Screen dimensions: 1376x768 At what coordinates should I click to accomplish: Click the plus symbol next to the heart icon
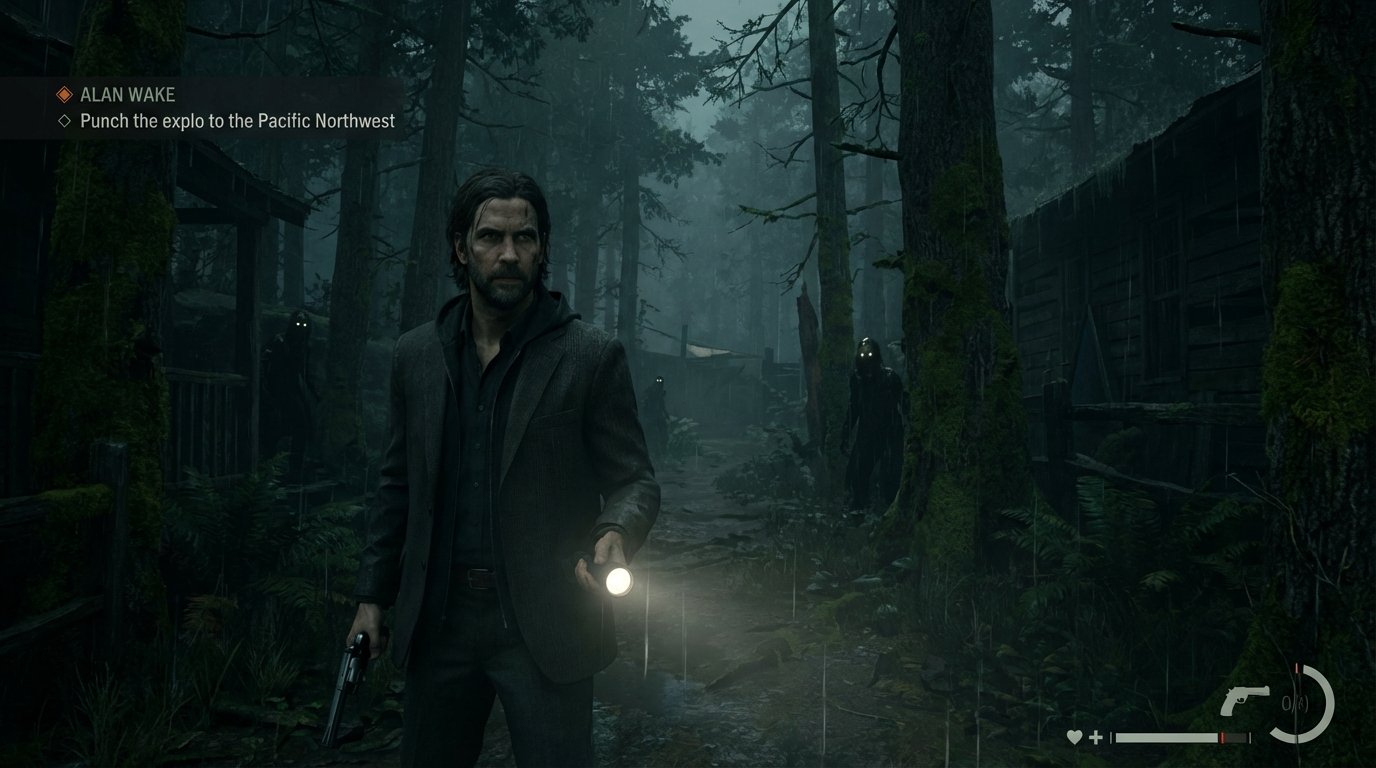click(x=1095, y=737)
